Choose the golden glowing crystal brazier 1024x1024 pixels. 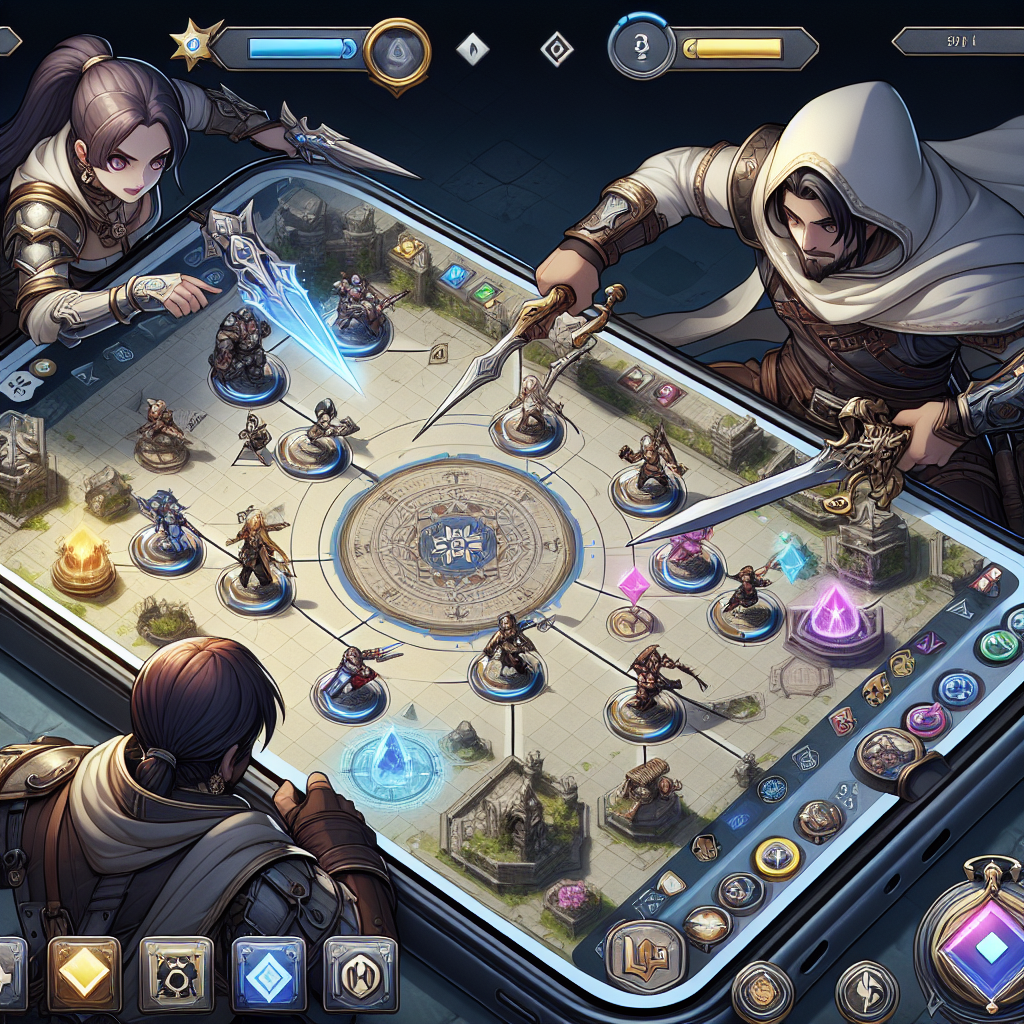point(83,559)
